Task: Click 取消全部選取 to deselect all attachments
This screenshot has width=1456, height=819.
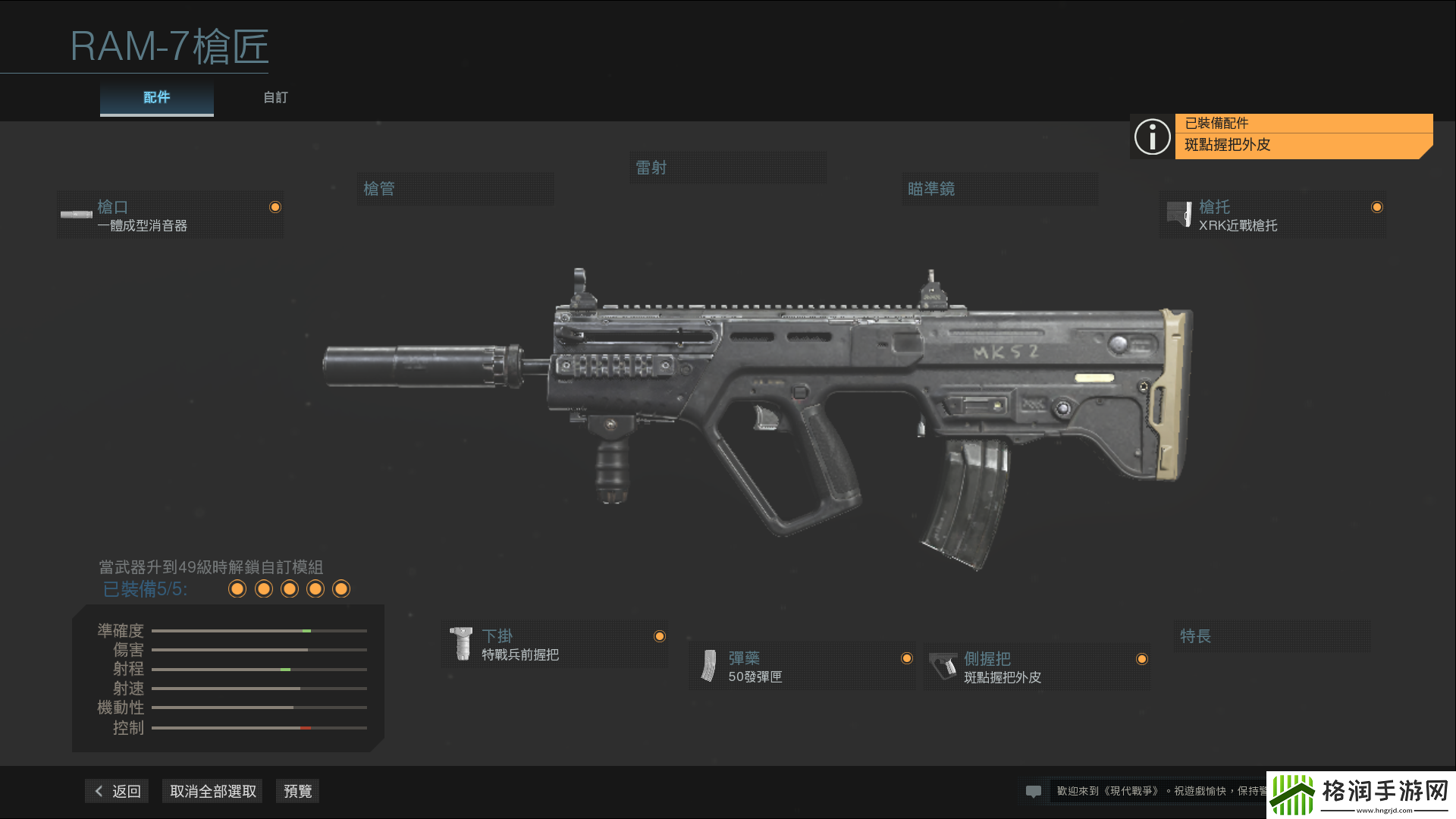Action: [x=213, y=791]
